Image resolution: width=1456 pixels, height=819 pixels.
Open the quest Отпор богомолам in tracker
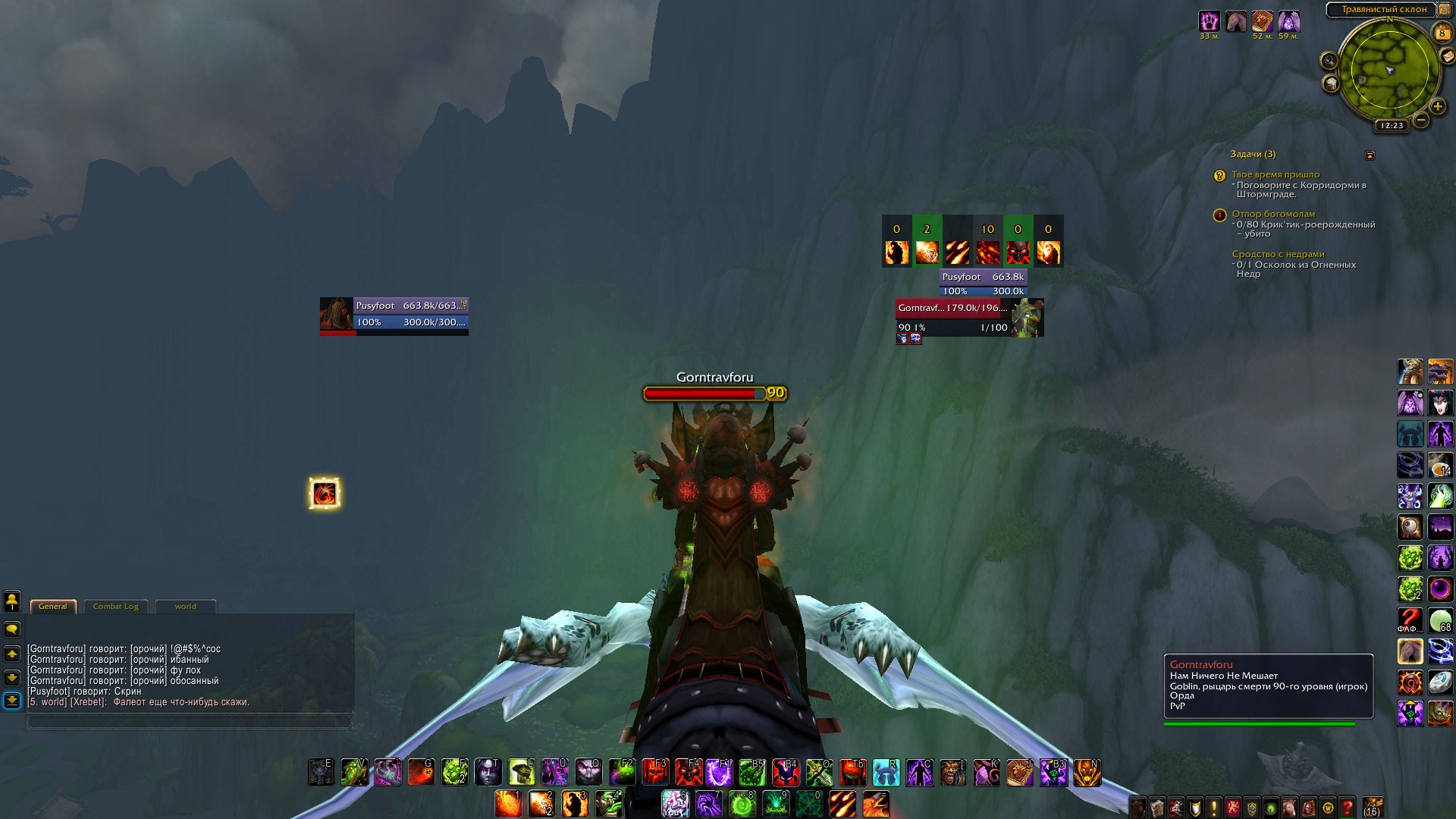pyautogui.click(x=1273, y=214)
